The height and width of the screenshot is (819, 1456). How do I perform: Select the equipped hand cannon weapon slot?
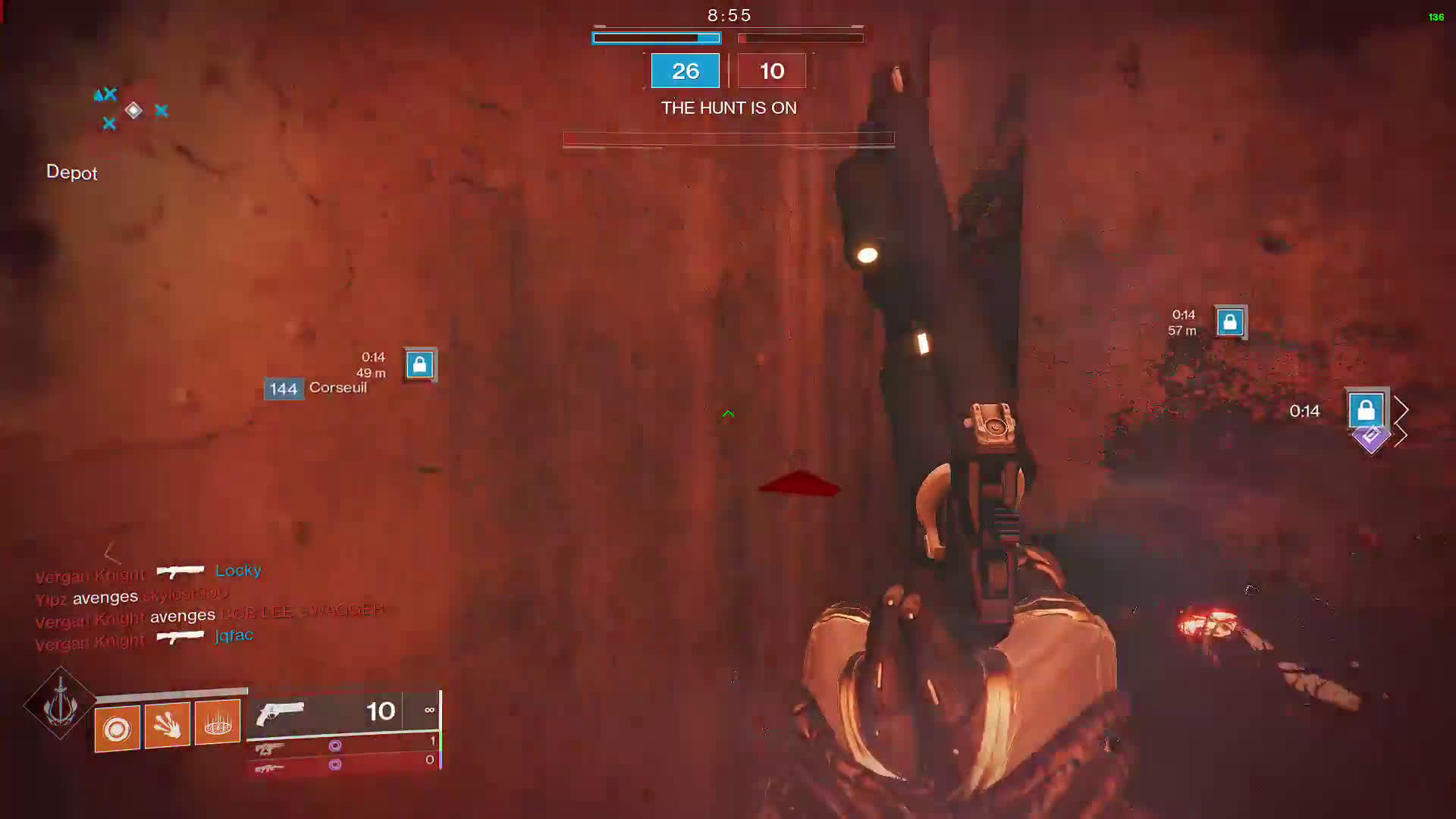click(343, 713)
